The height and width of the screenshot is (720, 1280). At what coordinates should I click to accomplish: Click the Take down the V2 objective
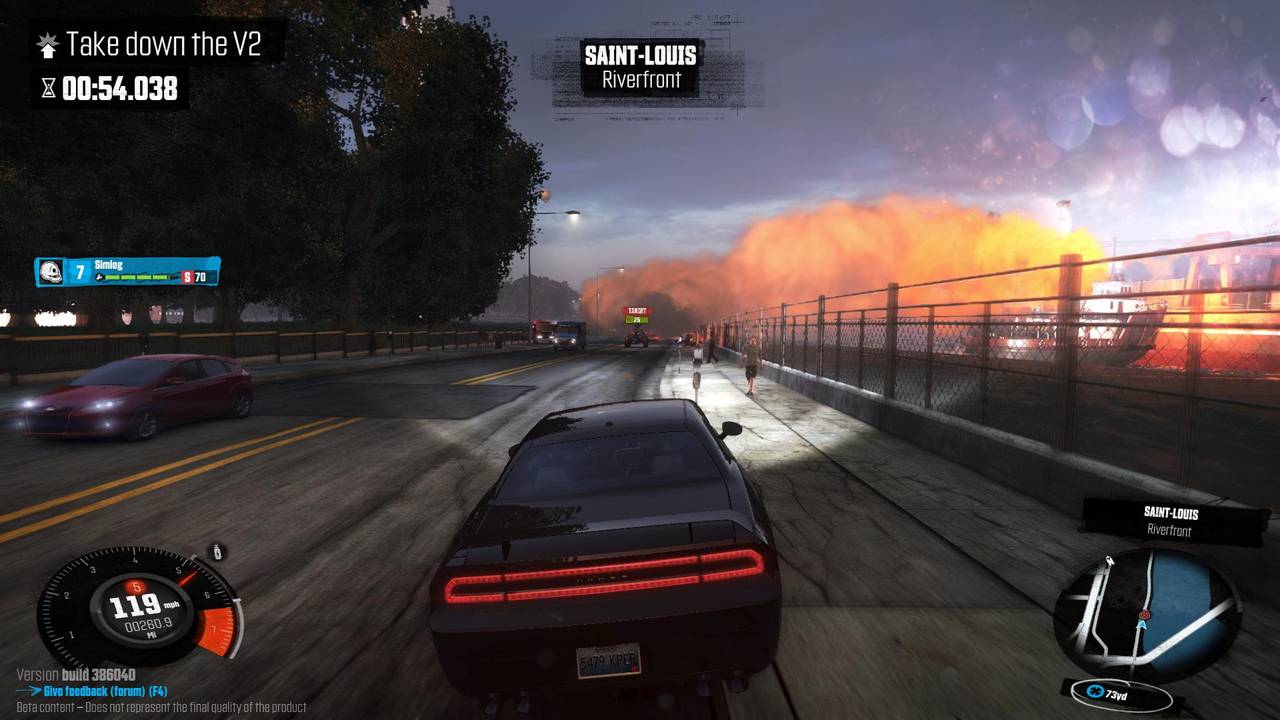point(162,45)
